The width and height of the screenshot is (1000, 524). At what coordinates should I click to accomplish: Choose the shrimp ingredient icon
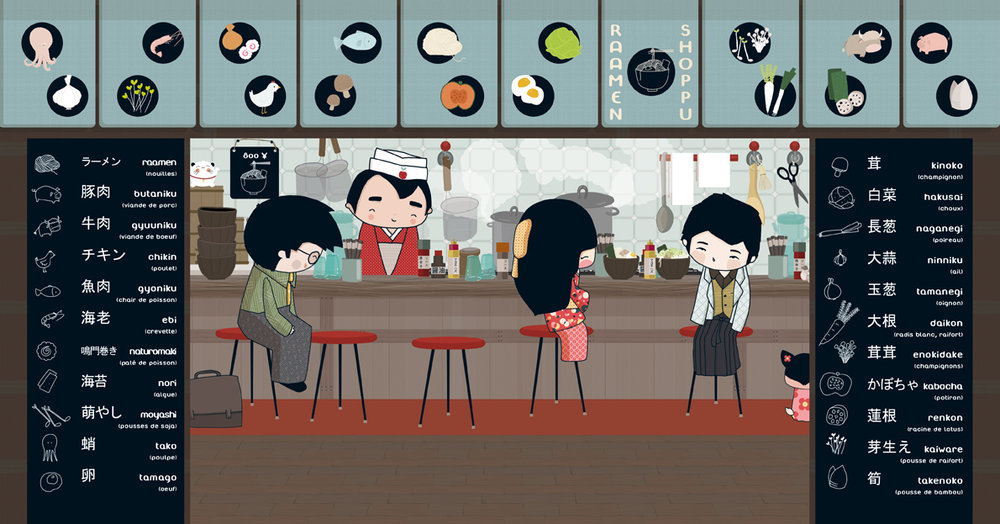[x=163, y=43]
